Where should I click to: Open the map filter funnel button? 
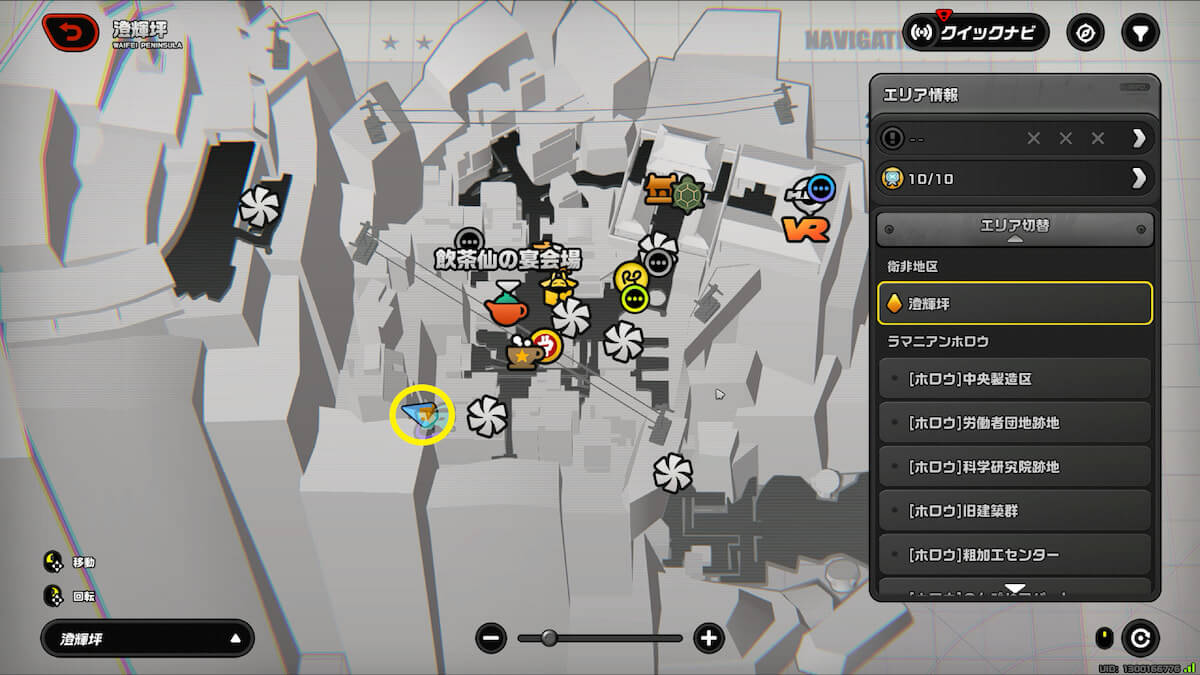coord(1139,32)
